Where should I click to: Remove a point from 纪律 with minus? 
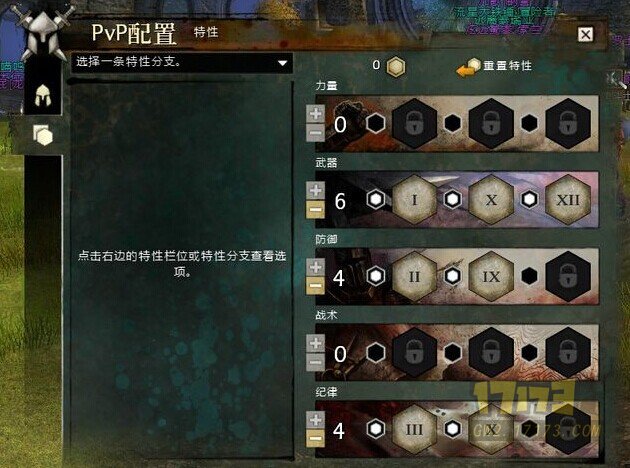point(315,438)
